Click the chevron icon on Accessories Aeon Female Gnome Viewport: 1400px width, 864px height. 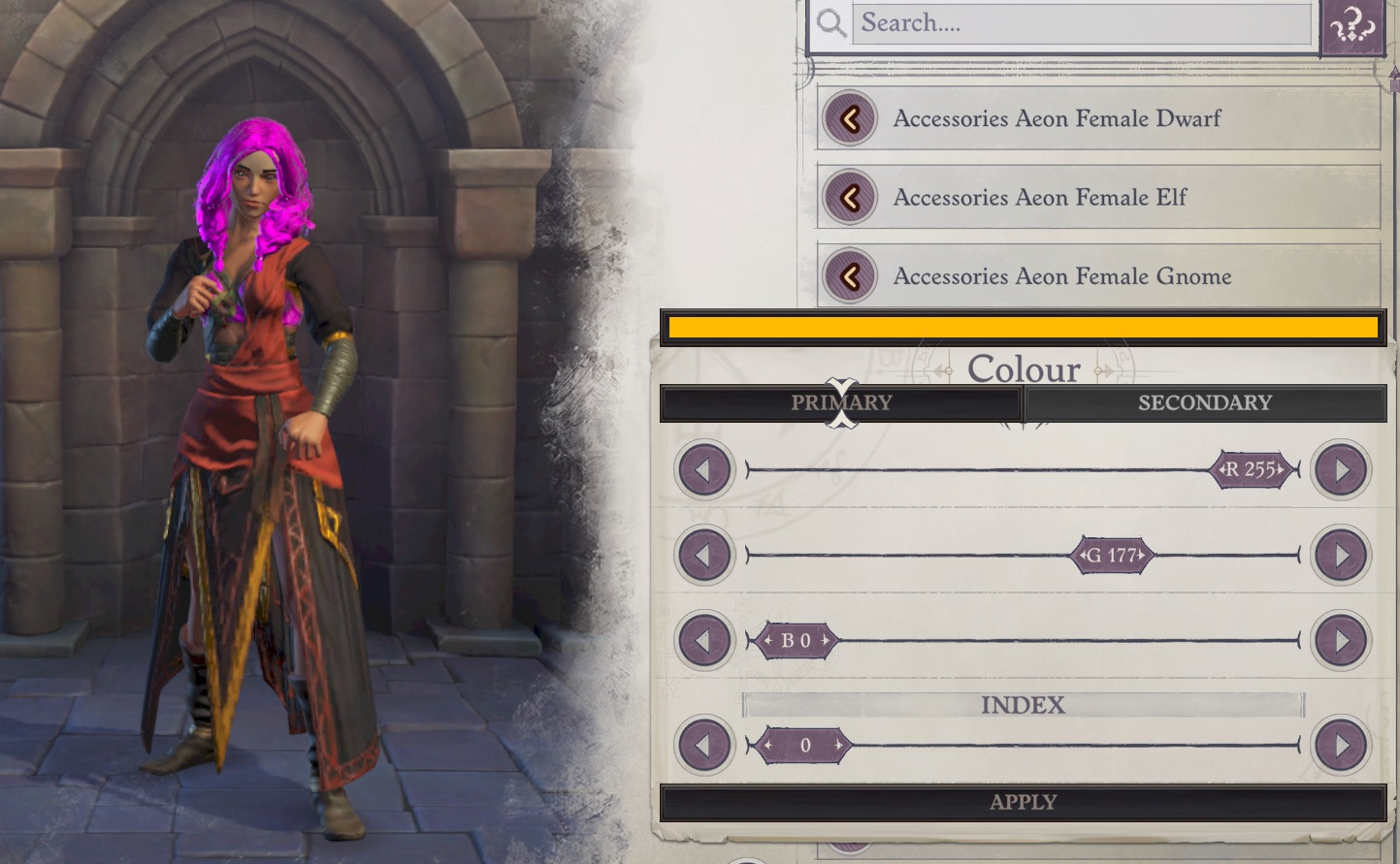(x=850, y=275)
